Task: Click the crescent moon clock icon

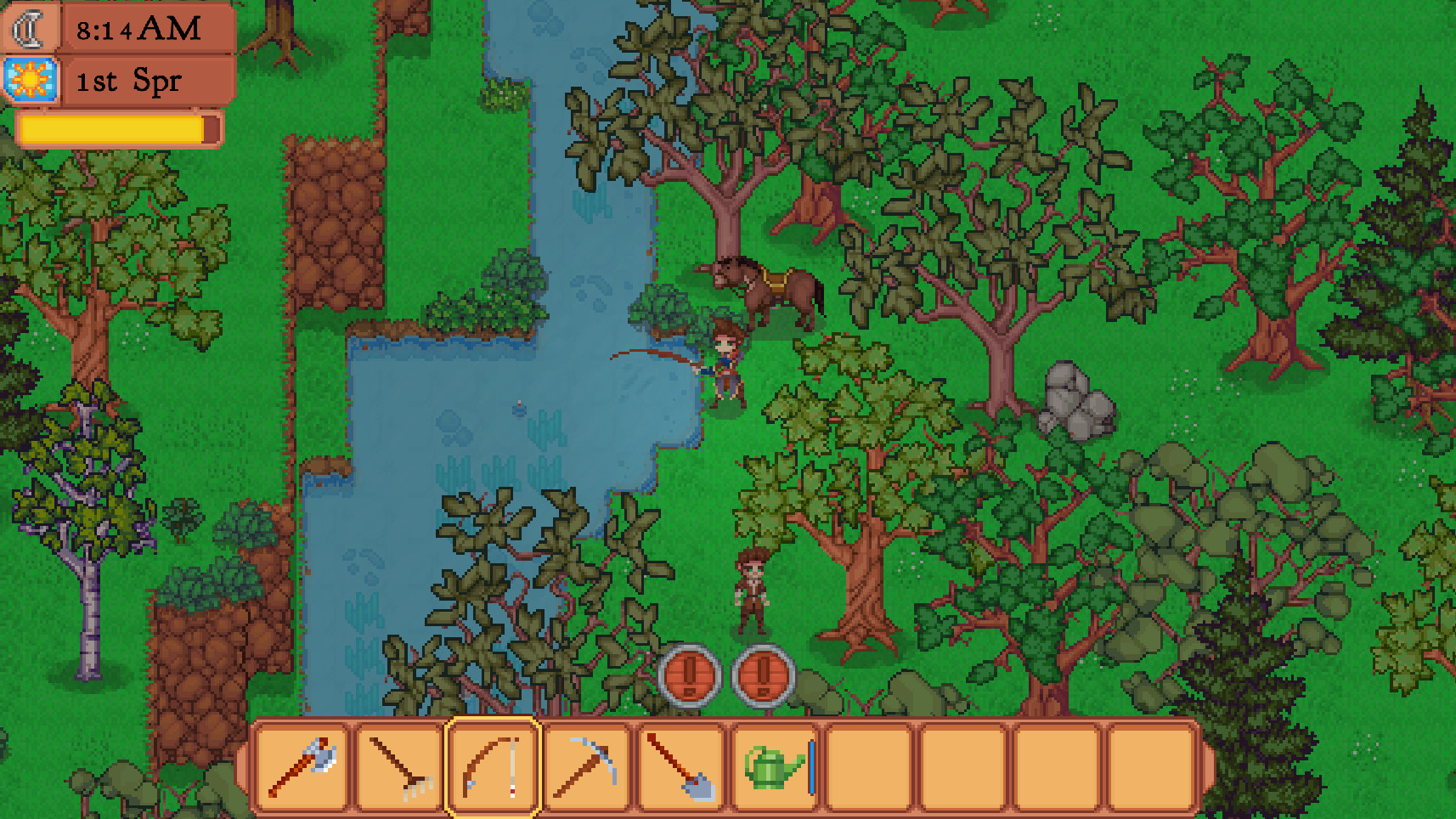Action: (x=28, y=28)
